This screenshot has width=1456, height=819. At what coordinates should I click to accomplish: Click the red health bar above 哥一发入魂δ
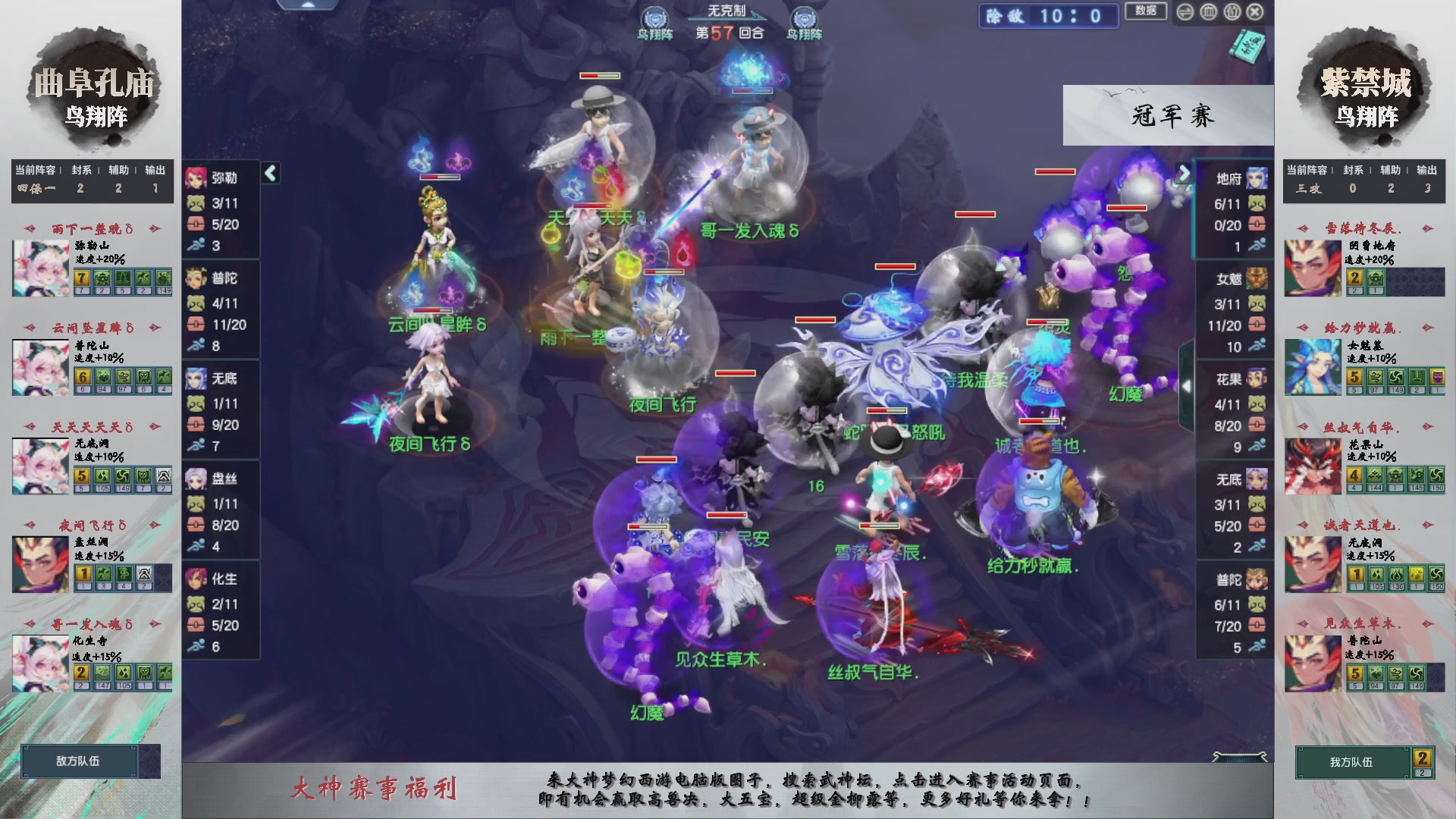752,92
